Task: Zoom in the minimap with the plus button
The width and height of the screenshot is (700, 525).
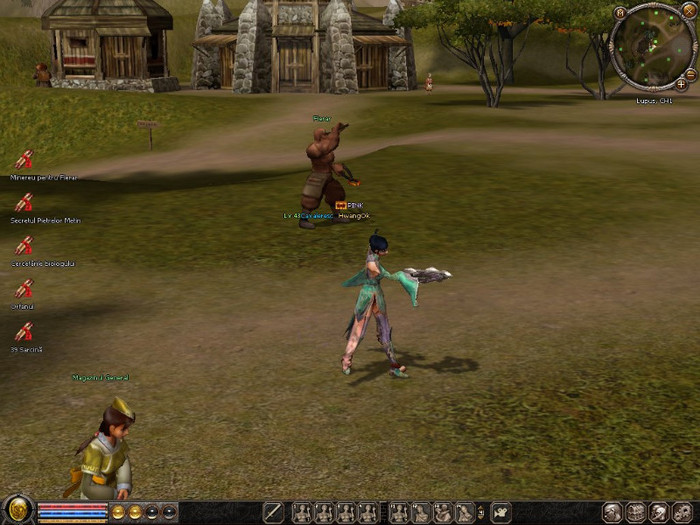Action: point(681,84)
